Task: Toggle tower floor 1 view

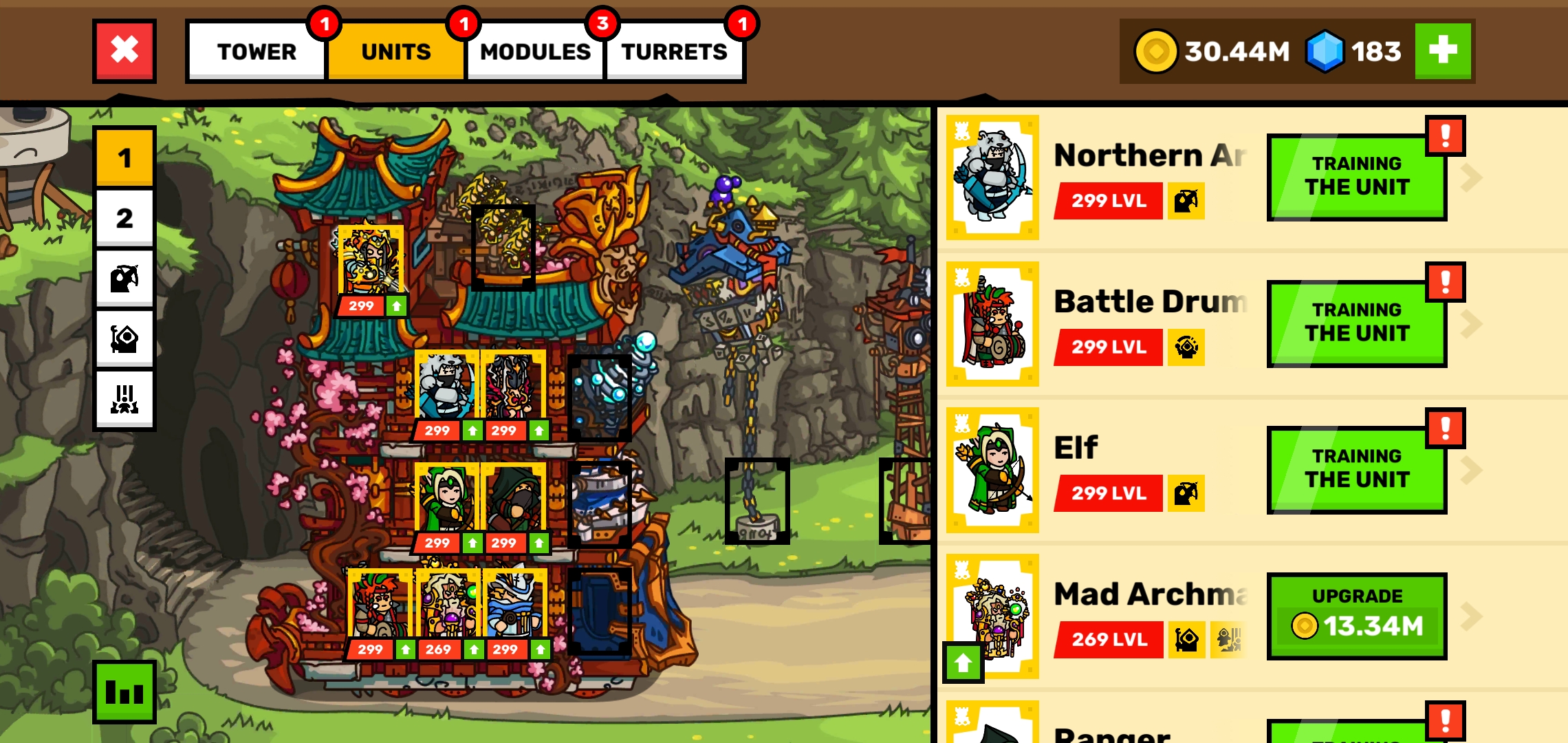Action: 124,158
